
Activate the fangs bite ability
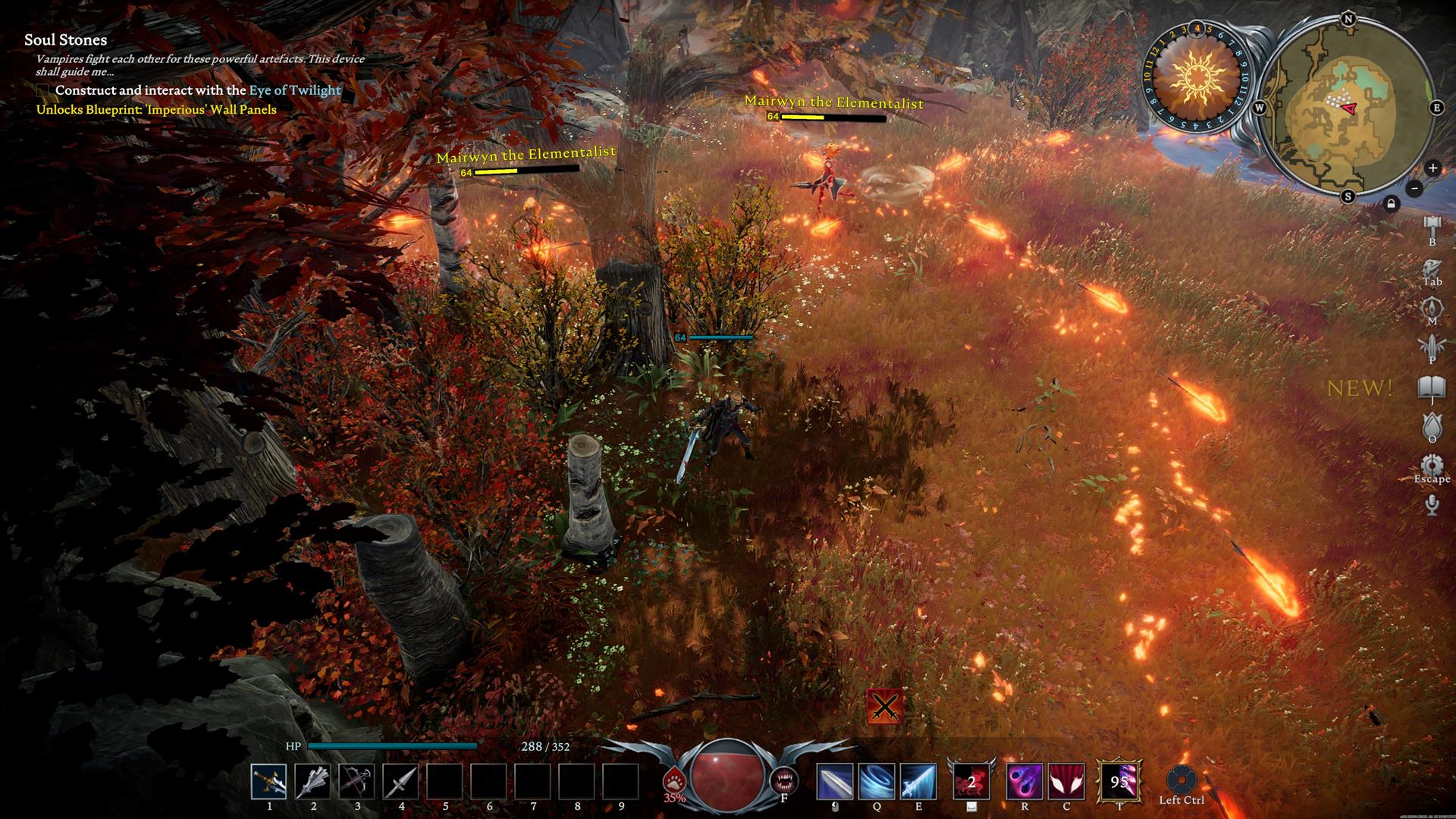point(783,780)
